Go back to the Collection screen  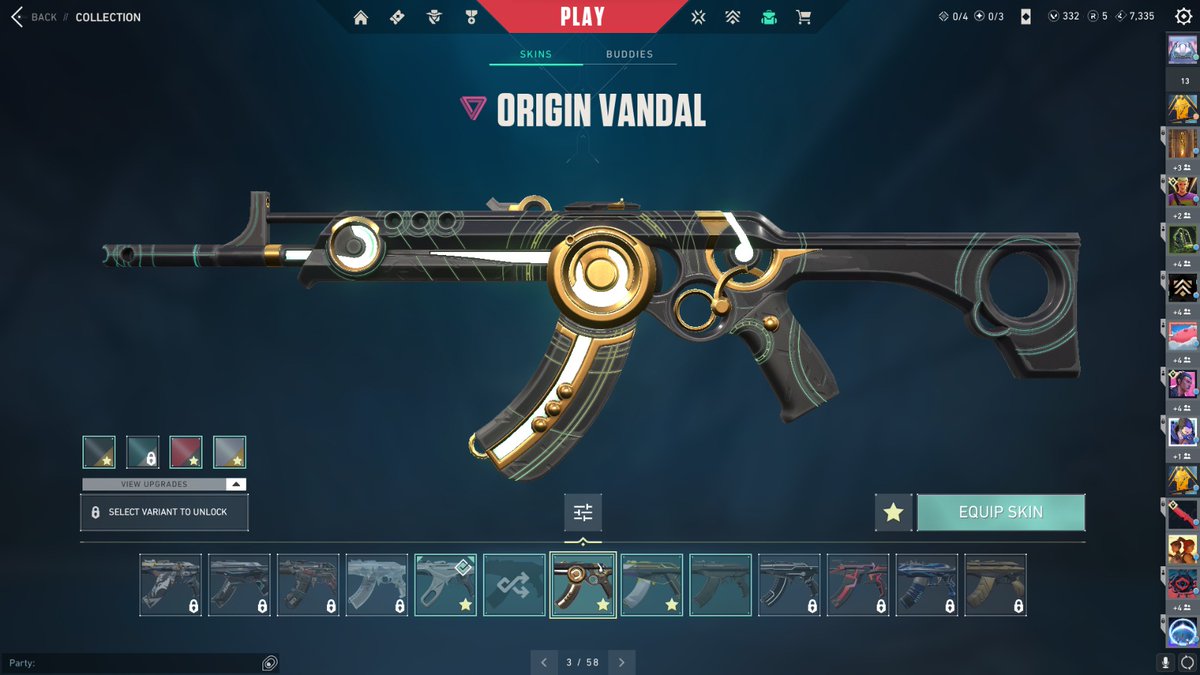(33, 17)
